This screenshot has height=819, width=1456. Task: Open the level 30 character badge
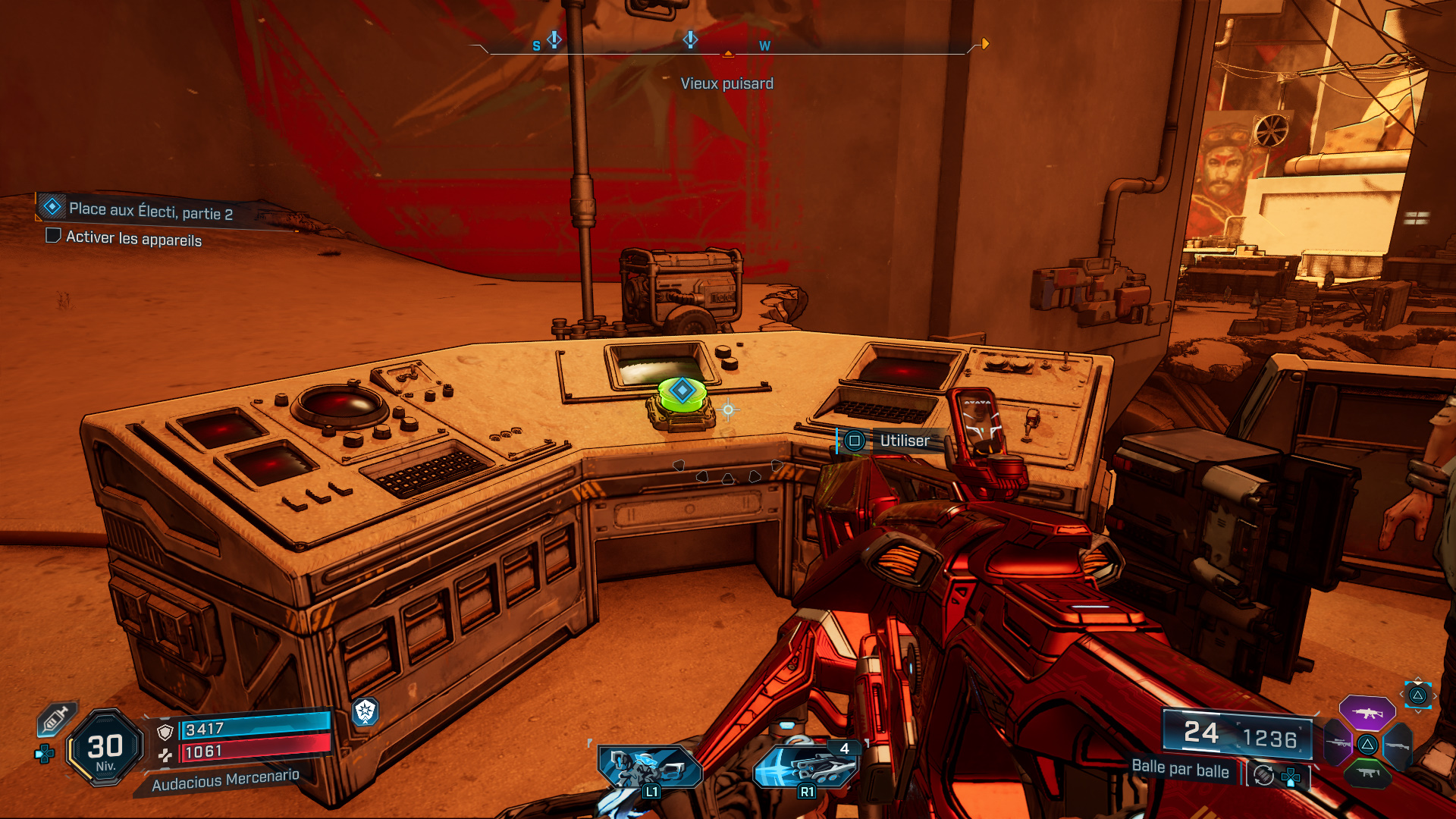(105, 748)
